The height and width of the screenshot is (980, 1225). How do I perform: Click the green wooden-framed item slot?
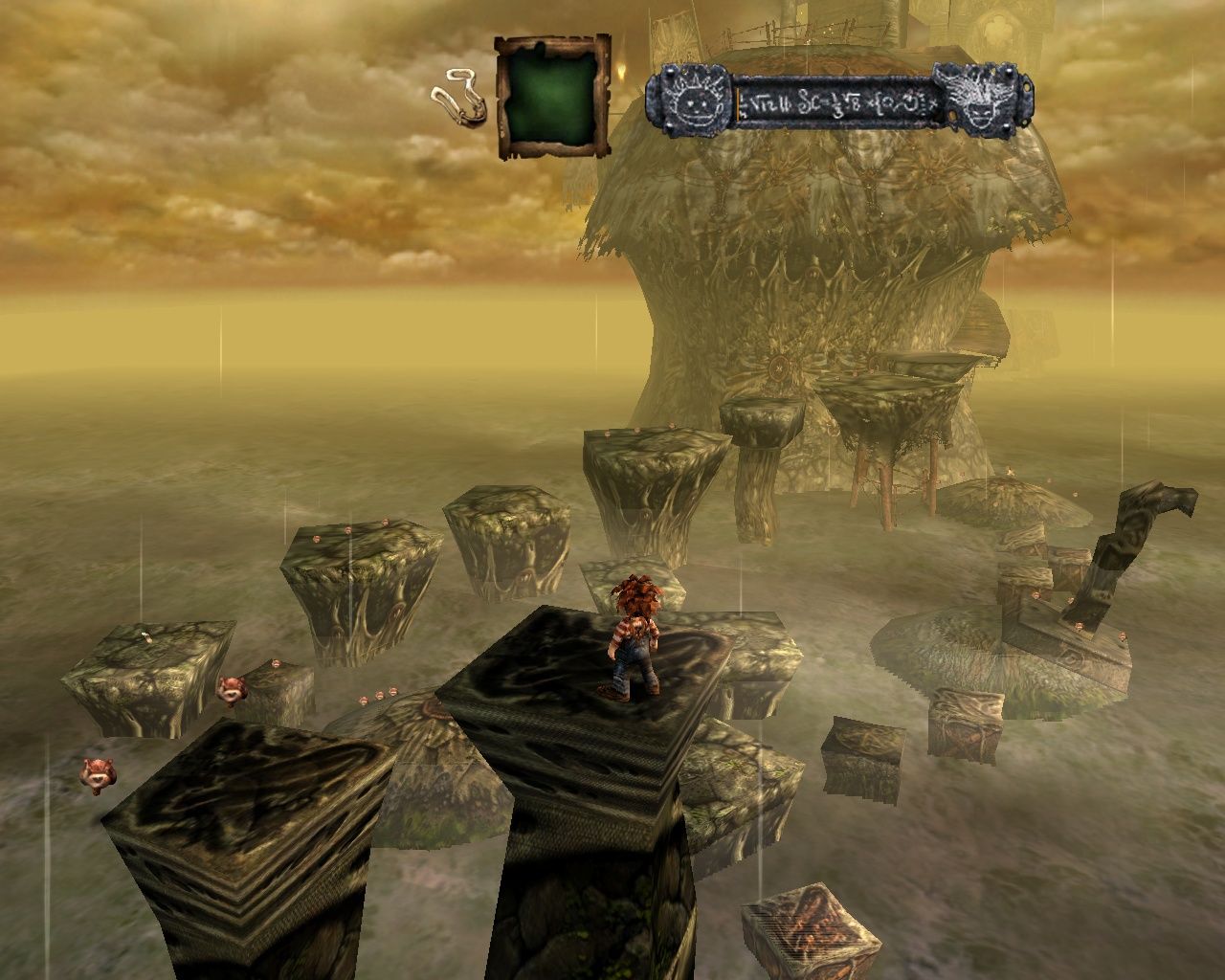552,97
